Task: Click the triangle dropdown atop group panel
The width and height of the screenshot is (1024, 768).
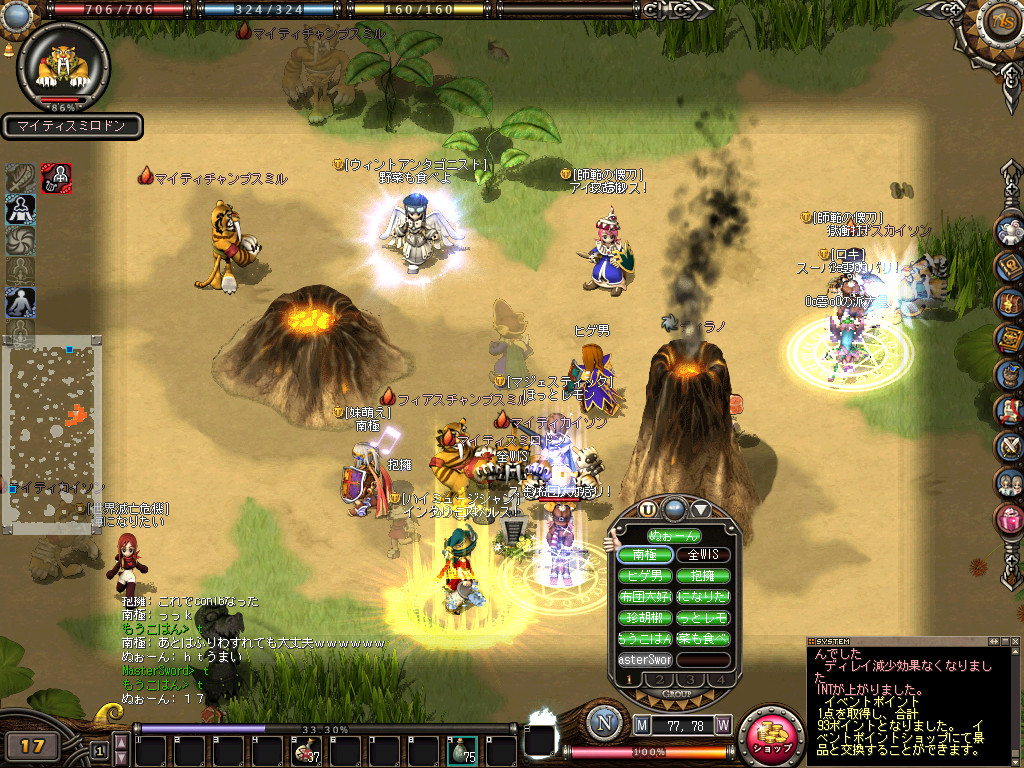Action: 700,508
